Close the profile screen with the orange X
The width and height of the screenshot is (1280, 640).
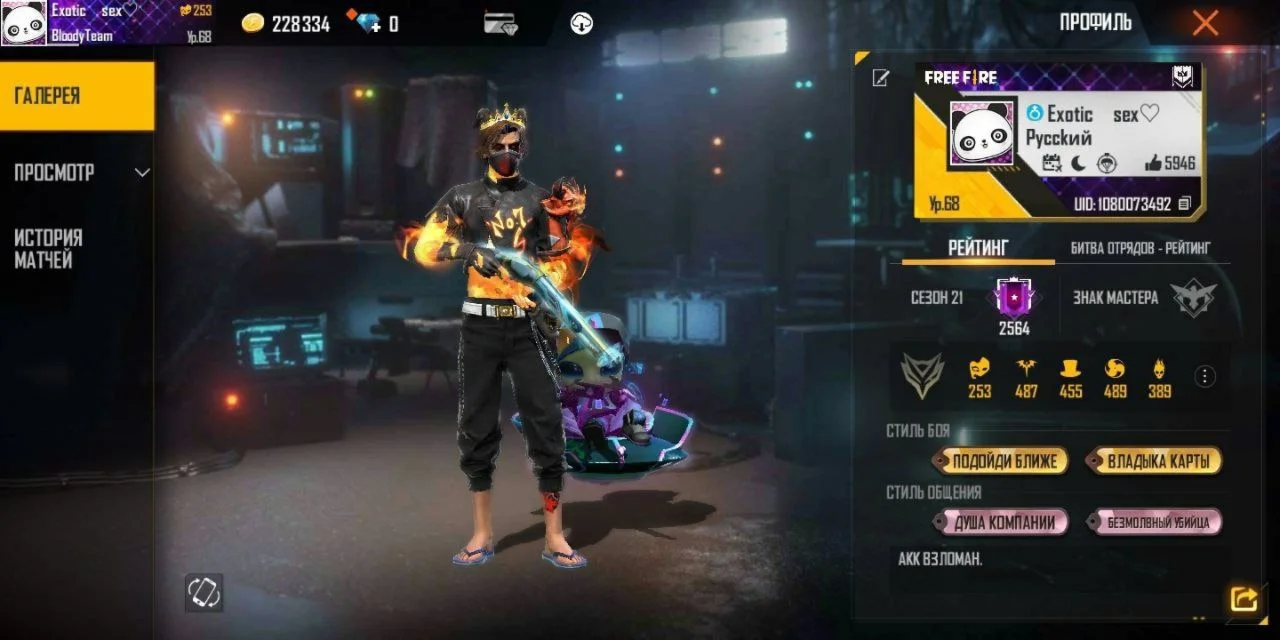tap(1205, 23)
